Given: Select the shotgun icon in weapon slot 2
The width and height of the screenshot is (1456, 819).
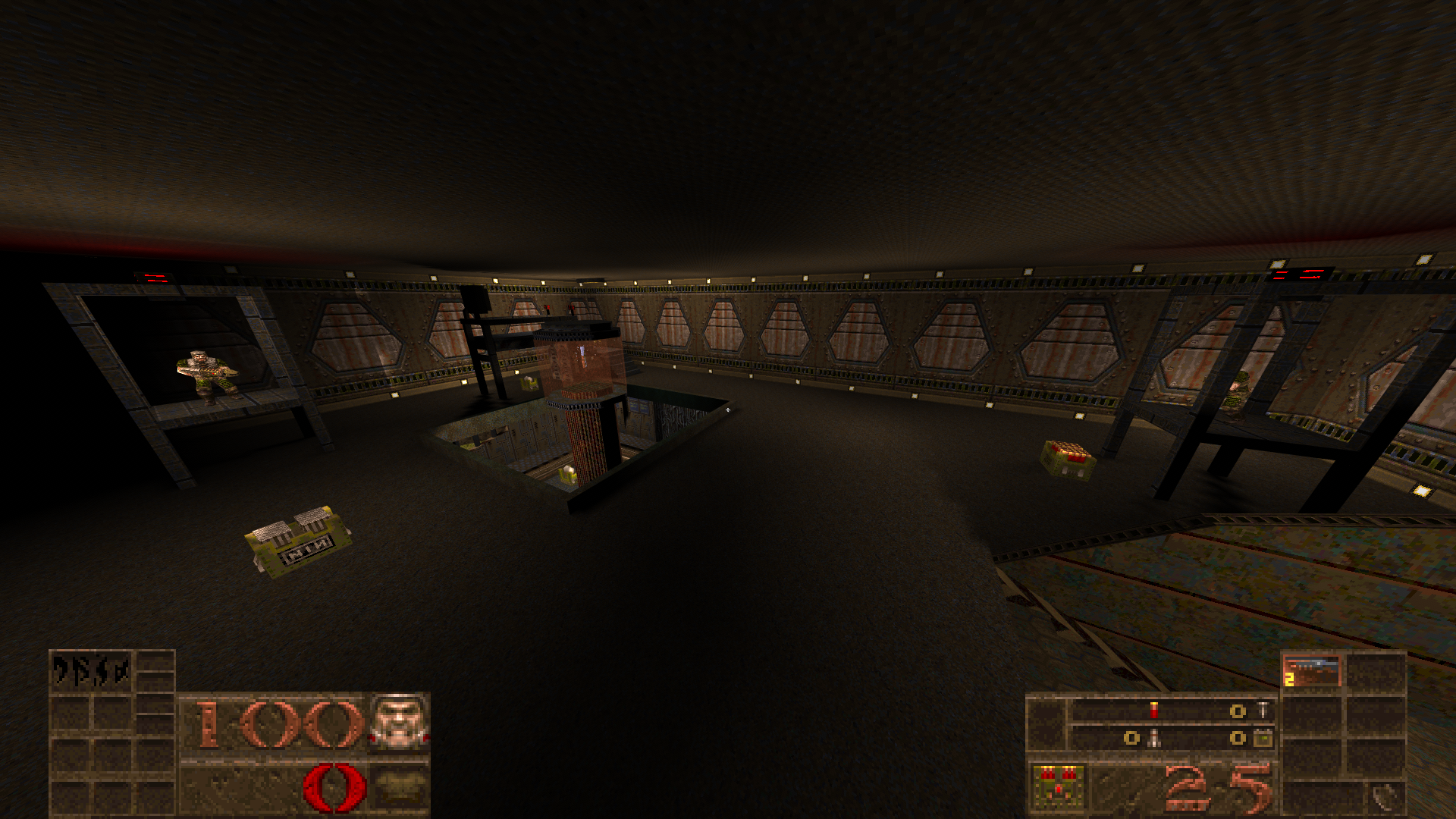Looking at the screenshot, I should [x=1312, y=670].
